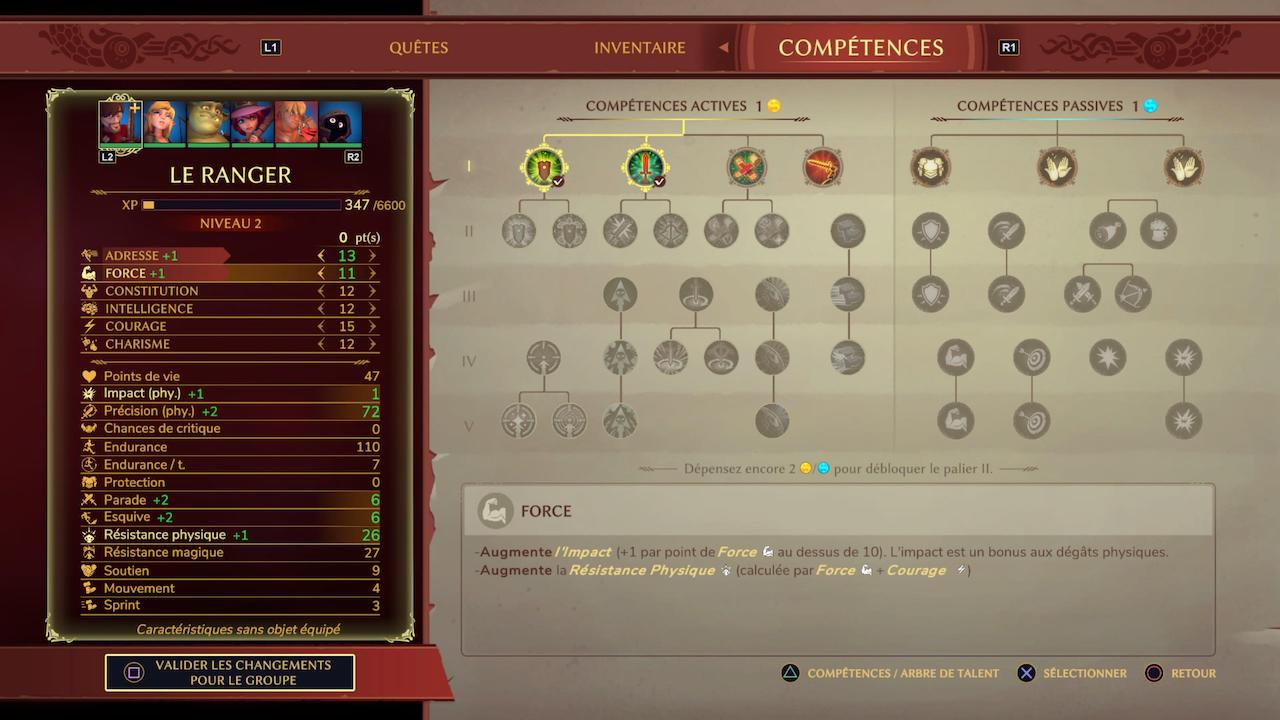Image resolution: width=1280 pixels, height=720 pixels.
Task: Decrease Force with its left arrow
Action: [x=321, y=273]
